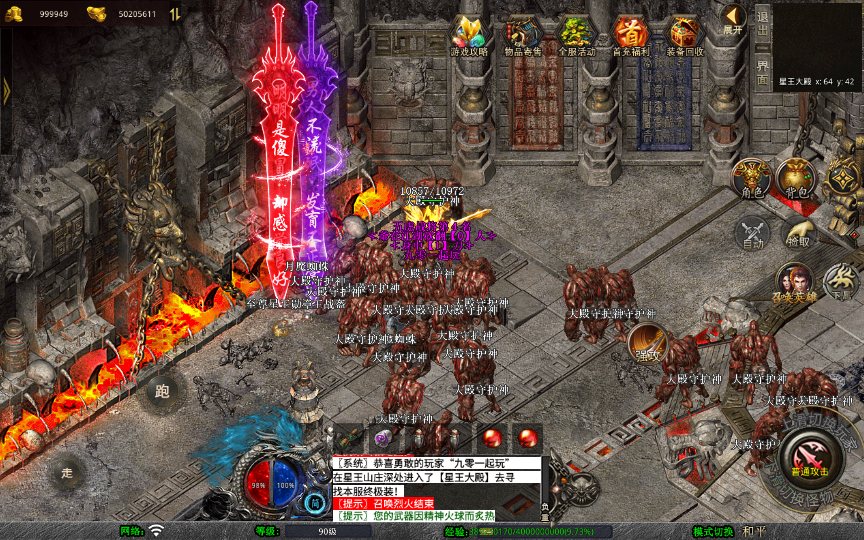Activate 召唤英雄 summon hero
The image size is (864, 540).
[x=795, y=282]
